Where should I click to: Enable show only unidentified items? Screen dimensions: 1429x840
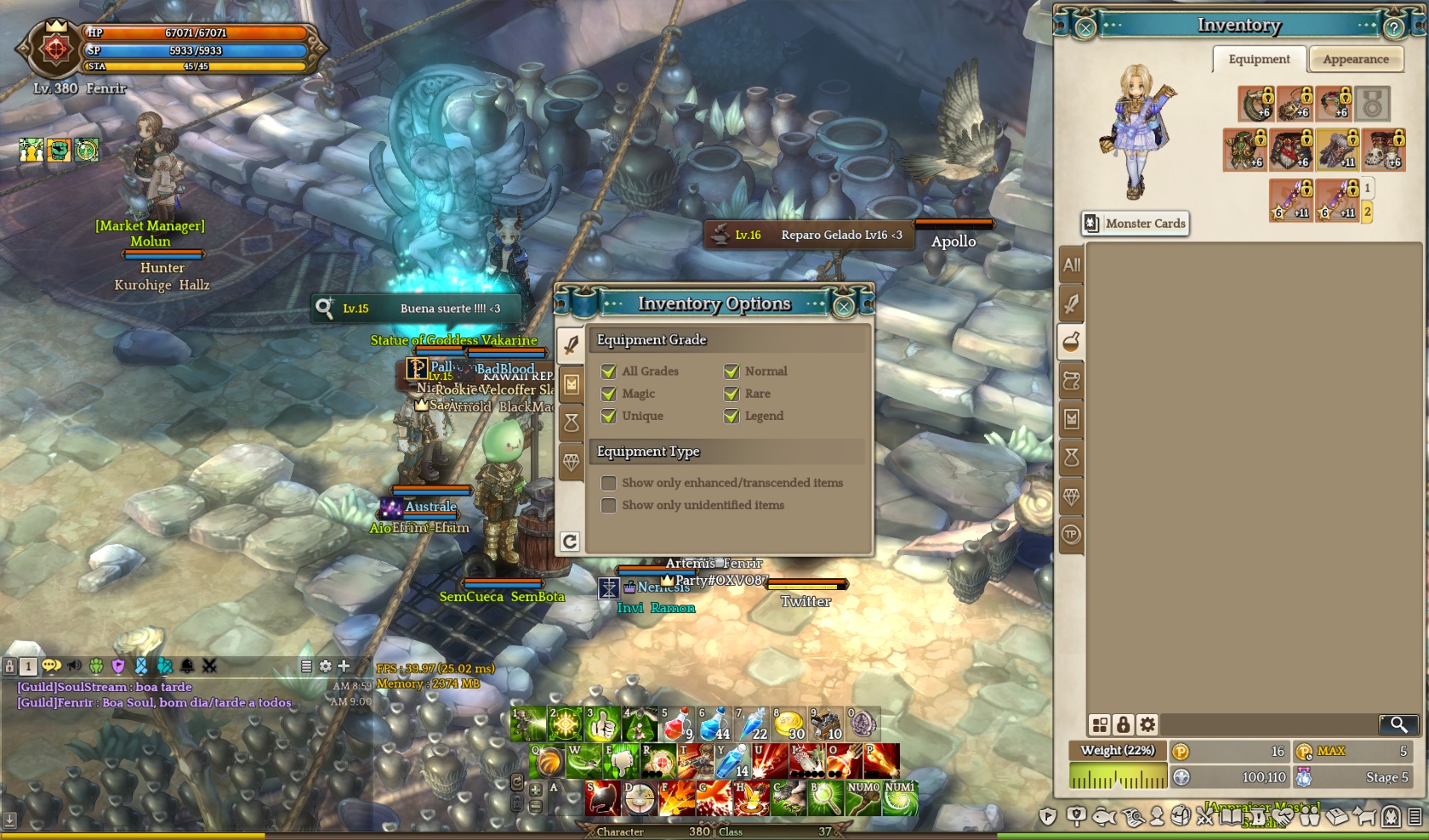tap(609, 505)
